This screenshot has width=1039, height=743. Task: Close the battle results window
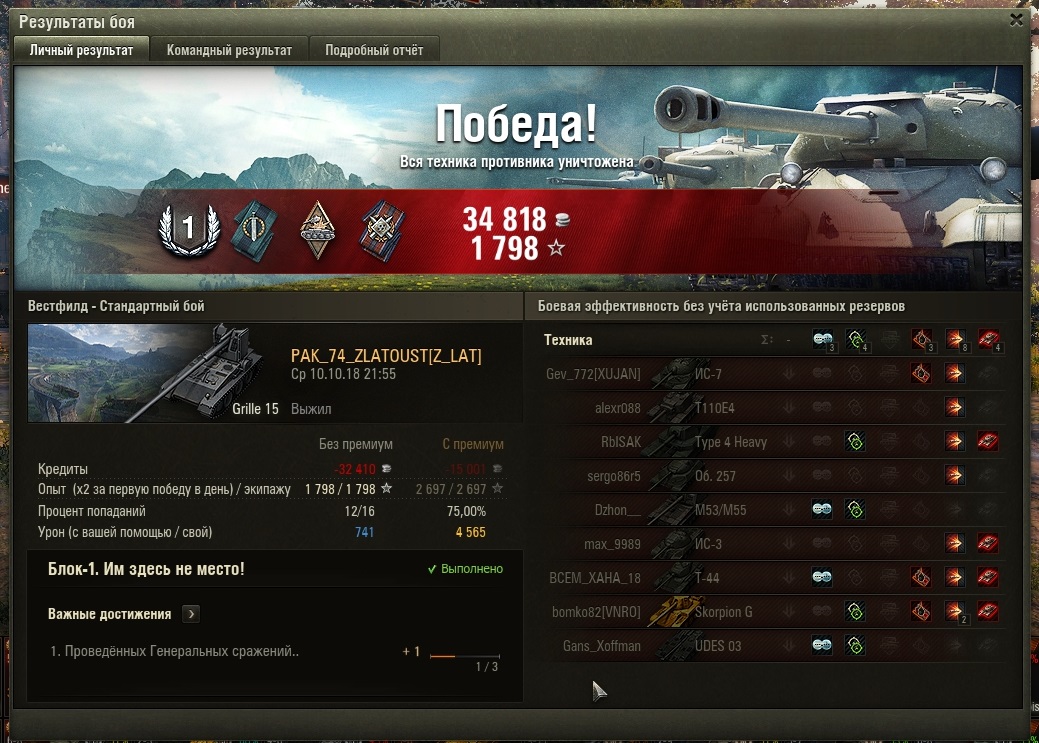tap(1017, 20)
